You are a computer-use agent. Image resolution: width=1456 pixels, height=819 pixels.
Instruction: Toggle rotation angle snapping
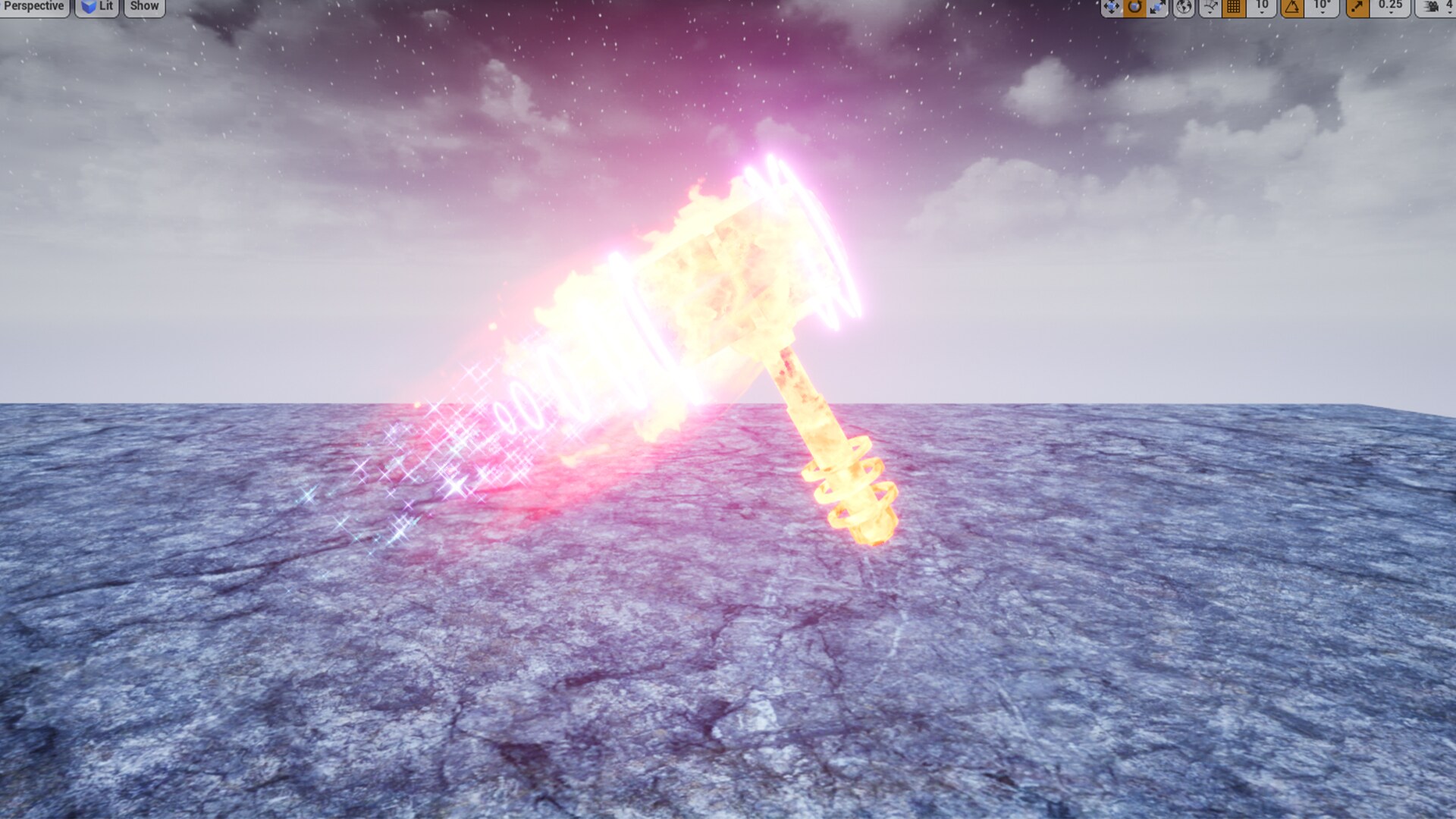[x=1291, y=7]
